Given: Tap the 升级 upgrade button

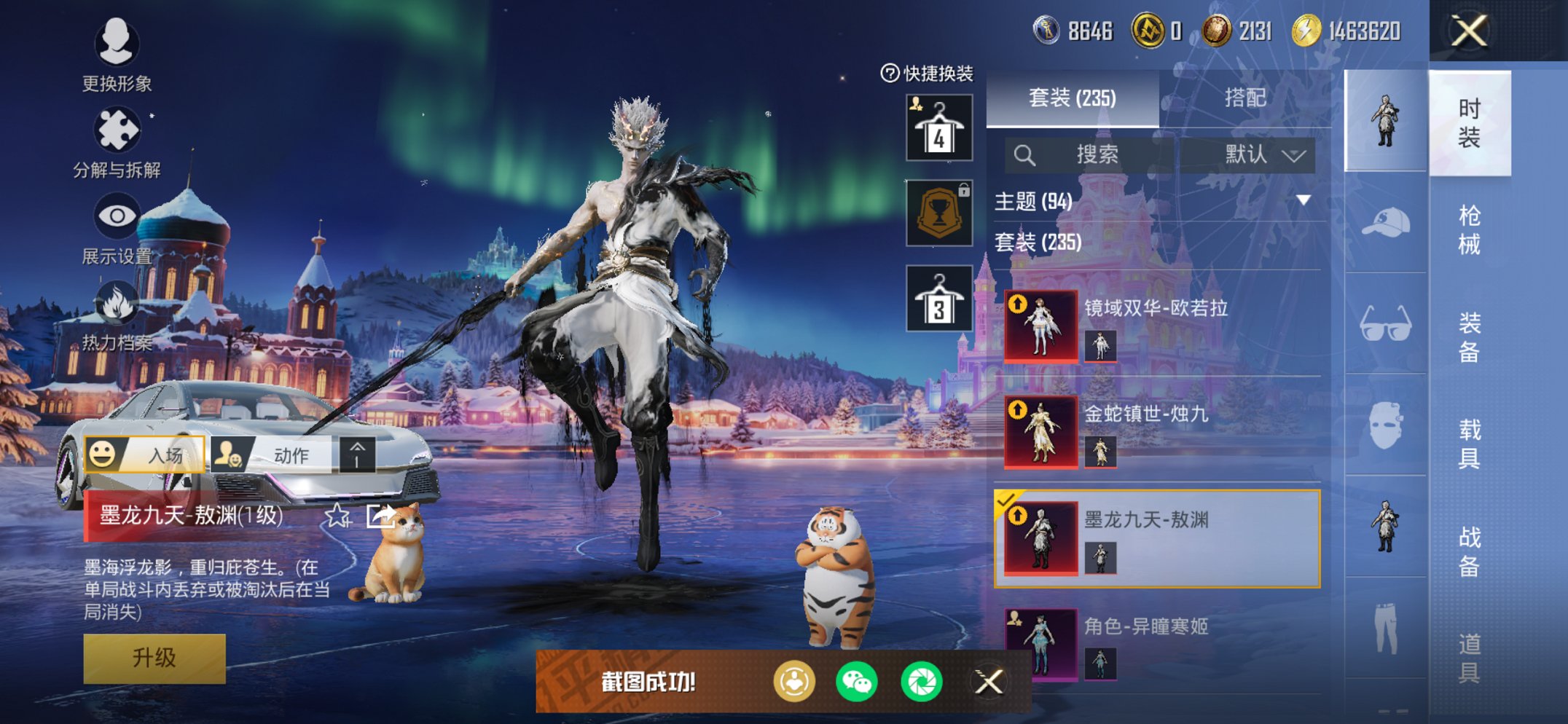Looking at the screenshot, I should pos(154,658).
